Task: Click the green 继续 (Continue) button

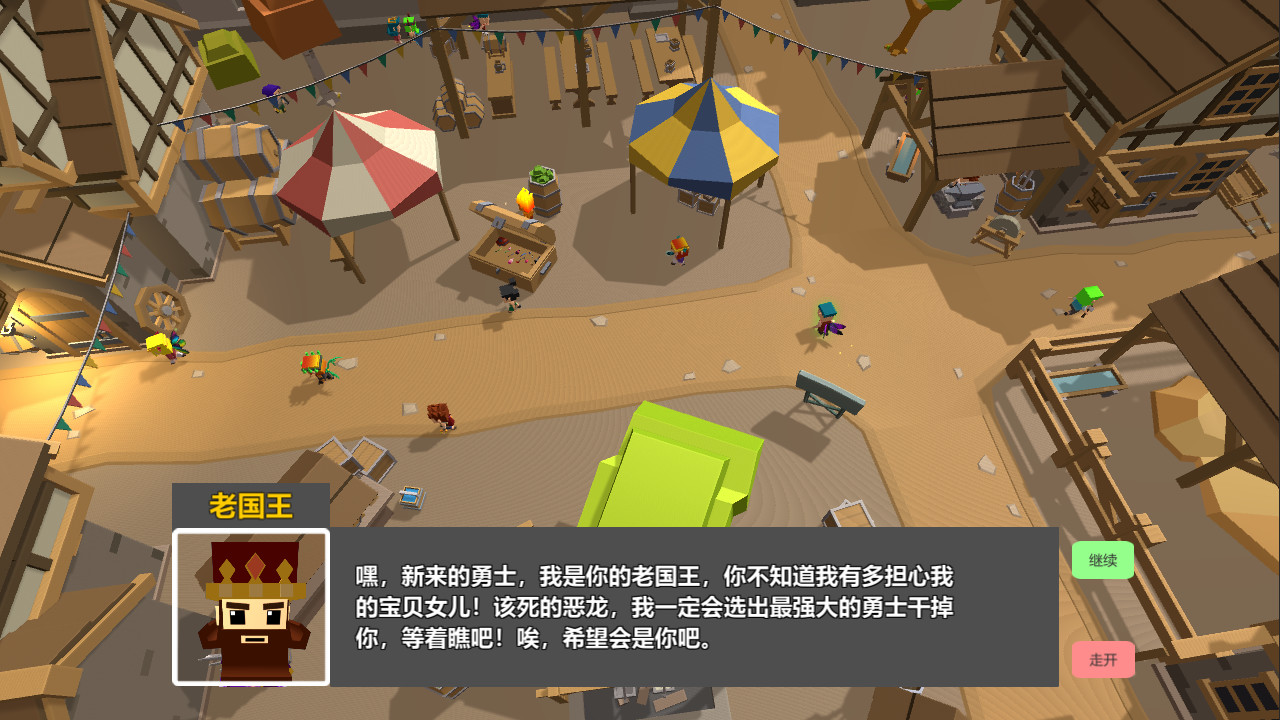Action: pyautogui.click(x=1103, y=561)
